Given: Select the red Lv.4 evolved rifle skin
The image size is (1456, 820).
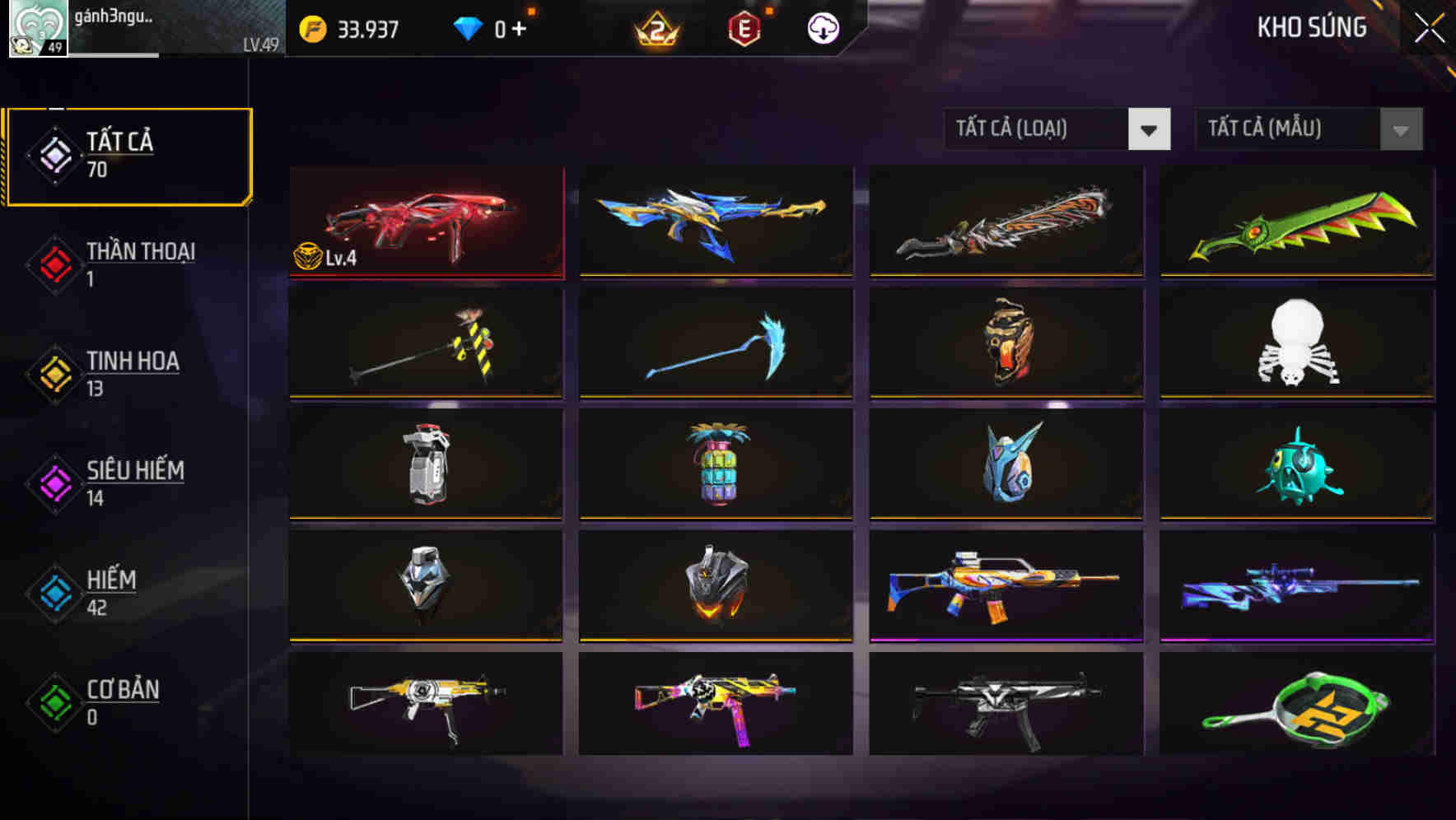Looking at the screenshot, I should pyautogui.click(x=425, y=222).
